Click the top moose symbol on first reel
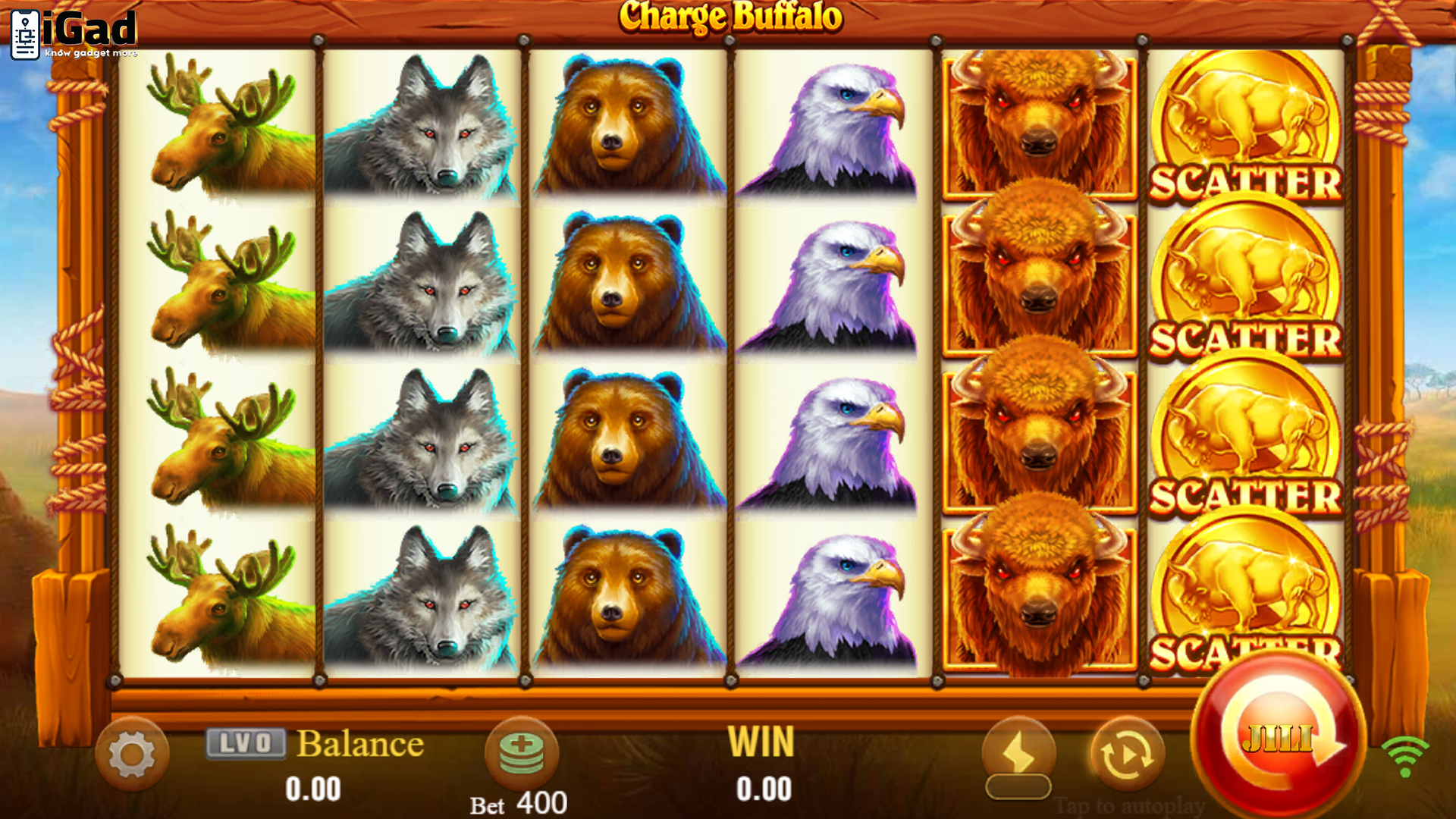 pos(220,129)
